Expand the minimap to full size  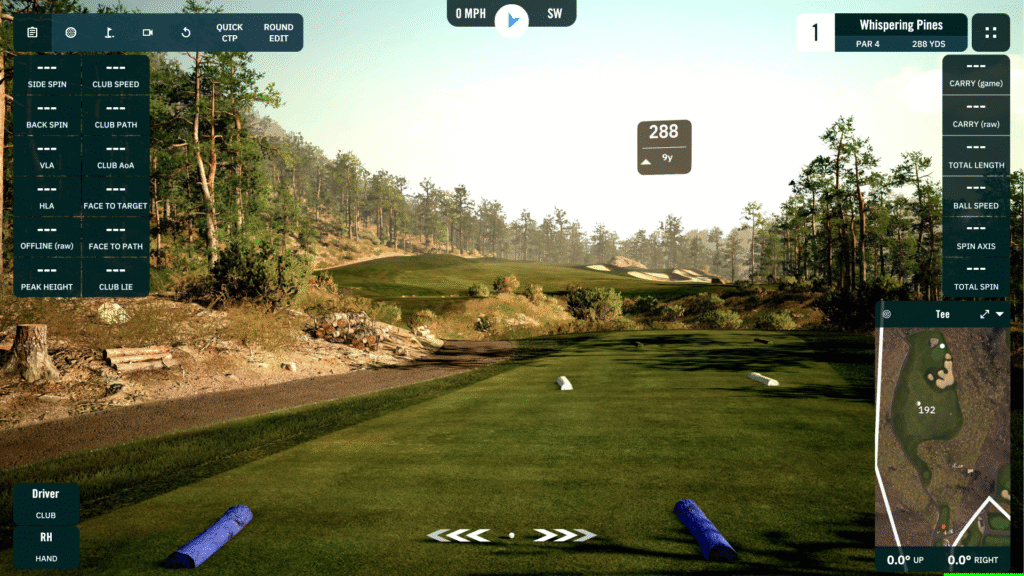[984, 314]
